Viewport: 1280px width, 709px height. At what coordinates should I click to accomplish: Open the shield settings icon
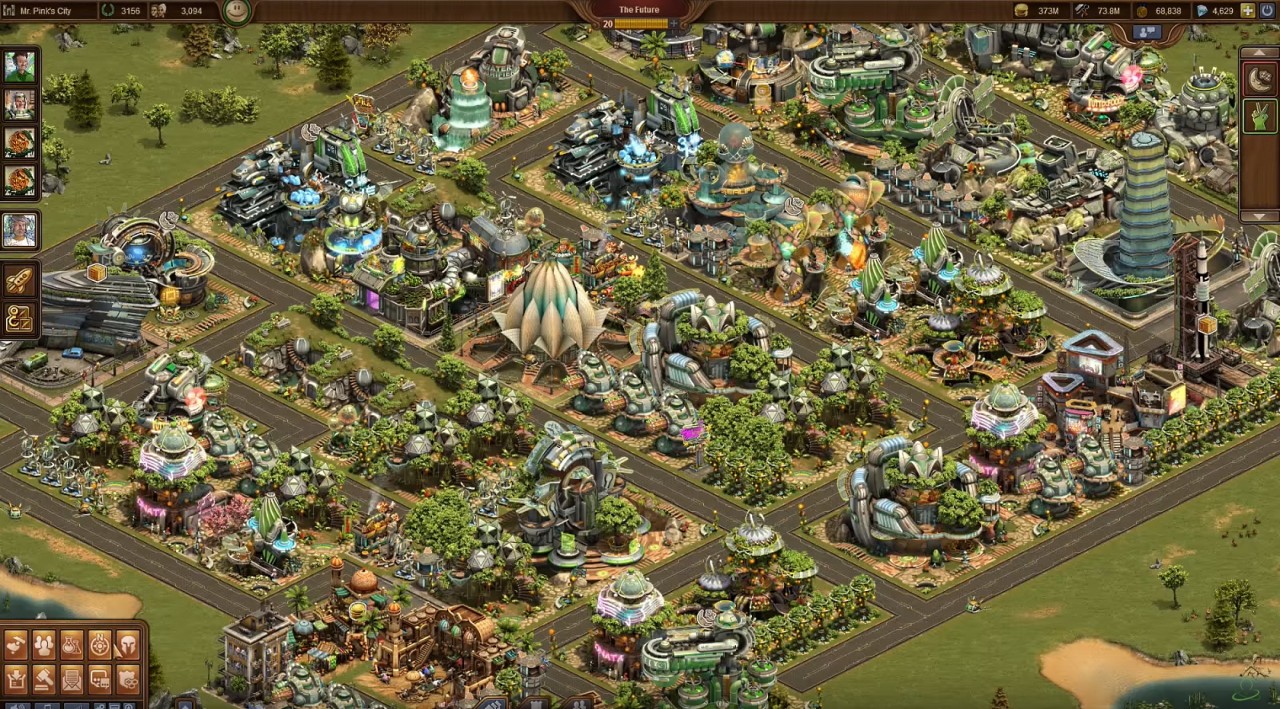128,680
